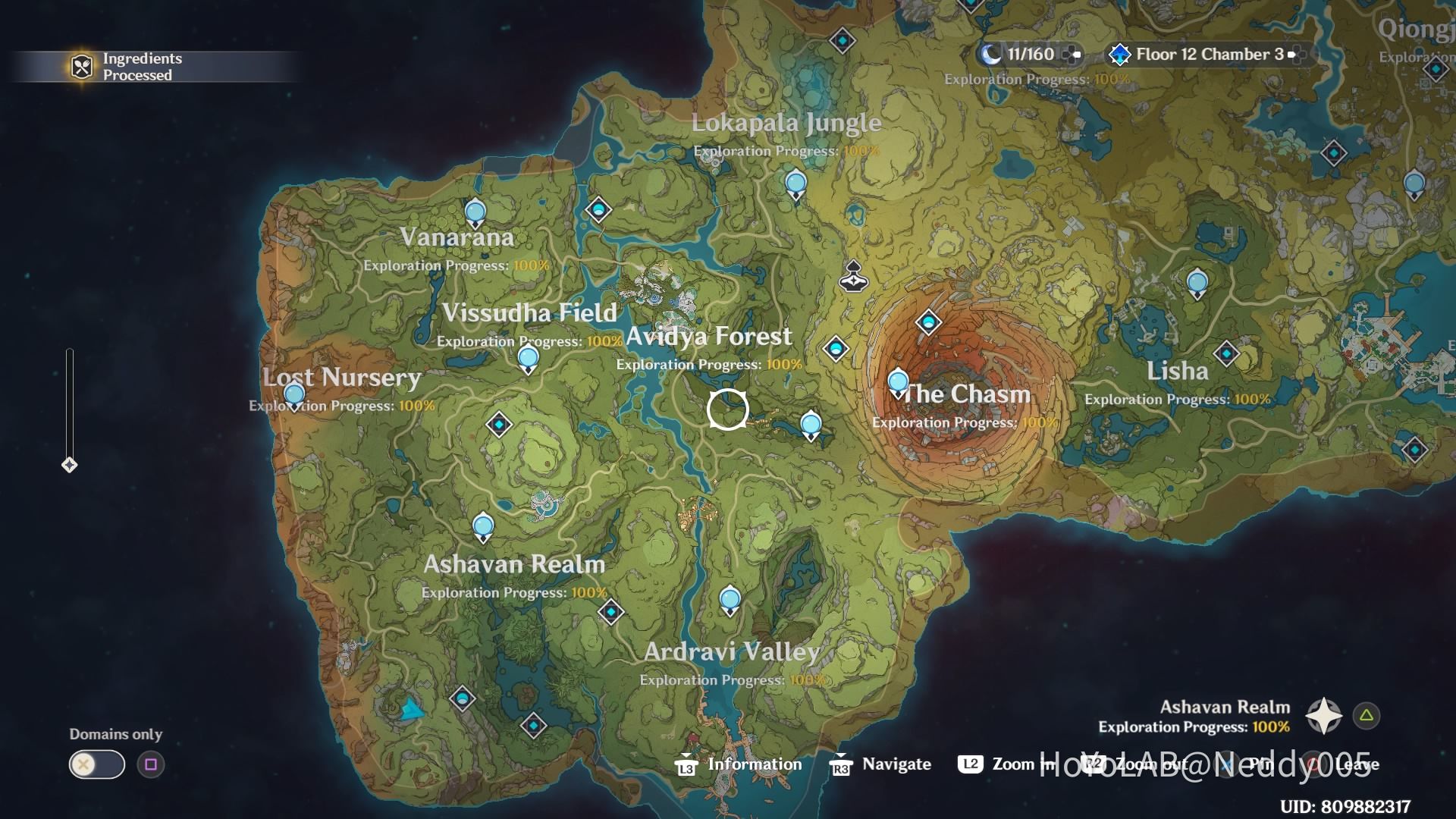
Task: Select the teleport waypoint at Lost Nursery
Action: [x=293, y=394]
